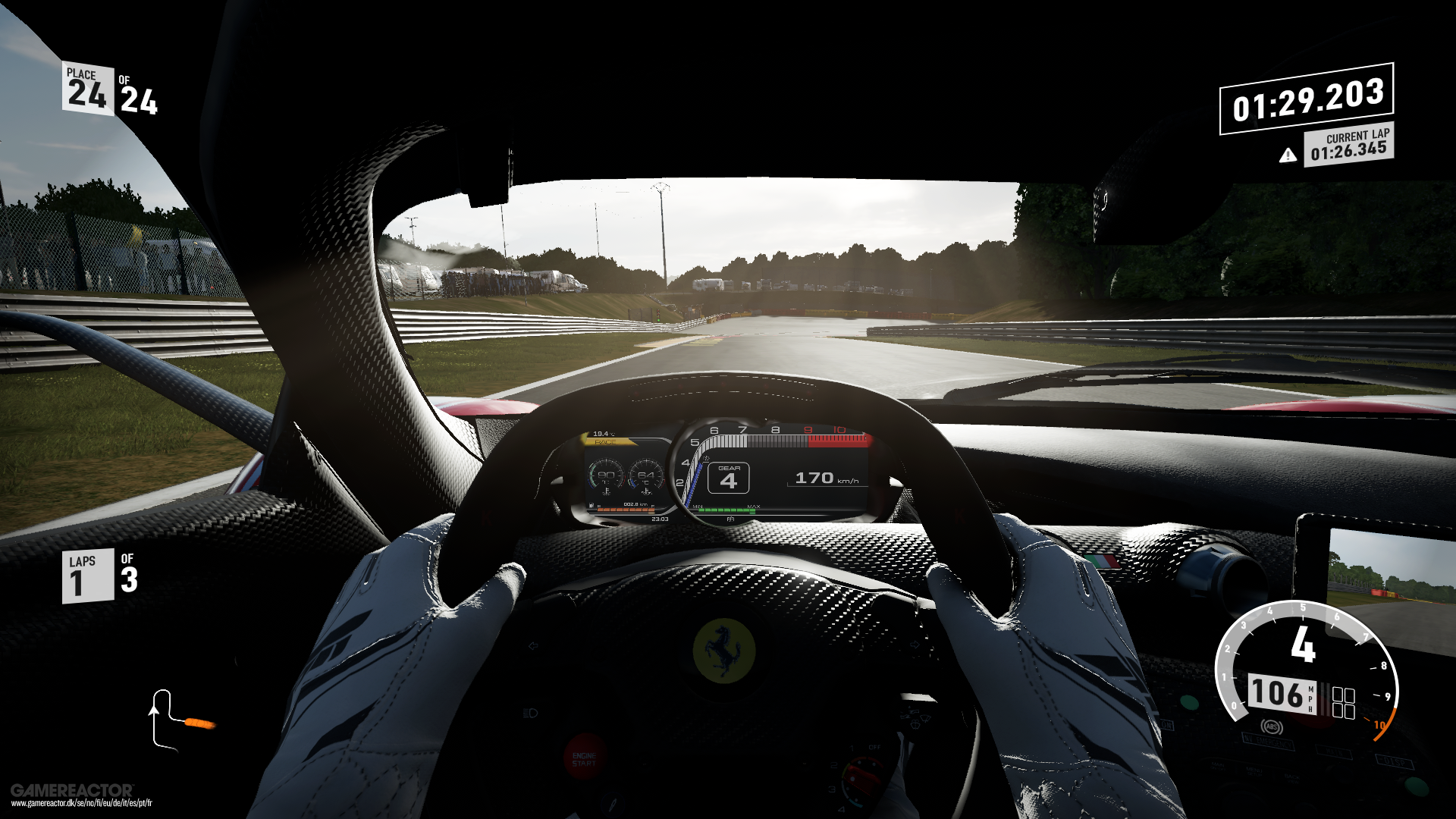This screenshot has height=819, width=1456.
Task: Tap the headlight icon left of the start button
Action: pos(529,711)
